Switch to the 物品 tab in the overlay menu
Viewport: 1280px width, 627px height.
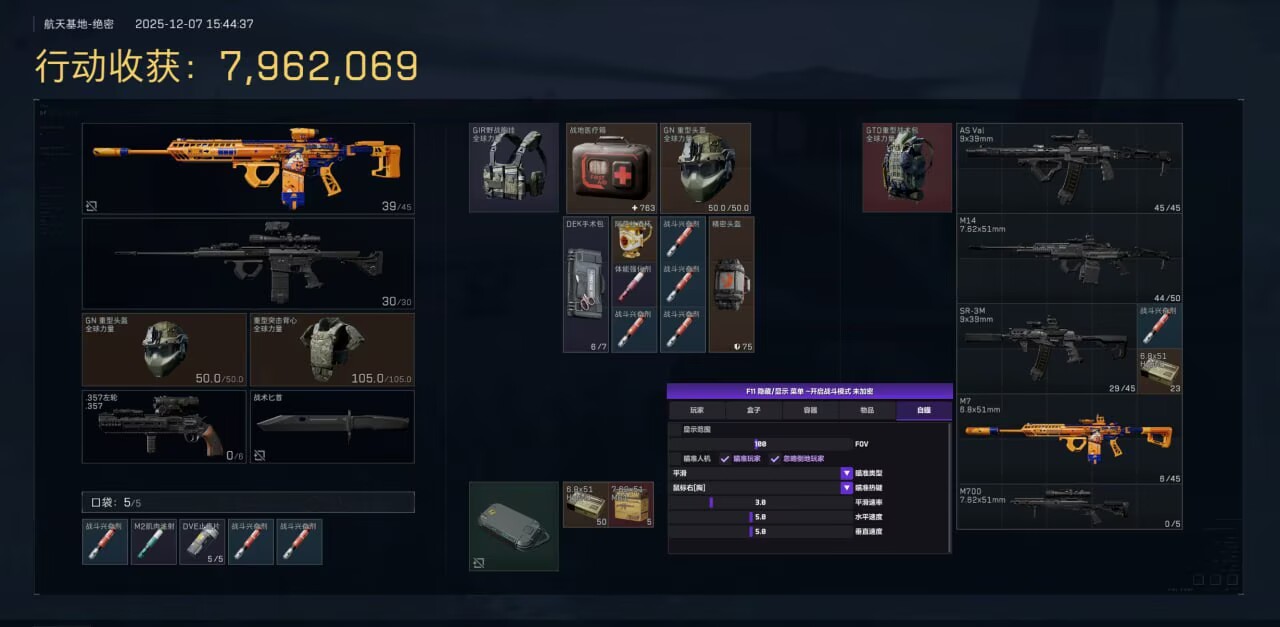pyautogui.click(x=866, y=410)
